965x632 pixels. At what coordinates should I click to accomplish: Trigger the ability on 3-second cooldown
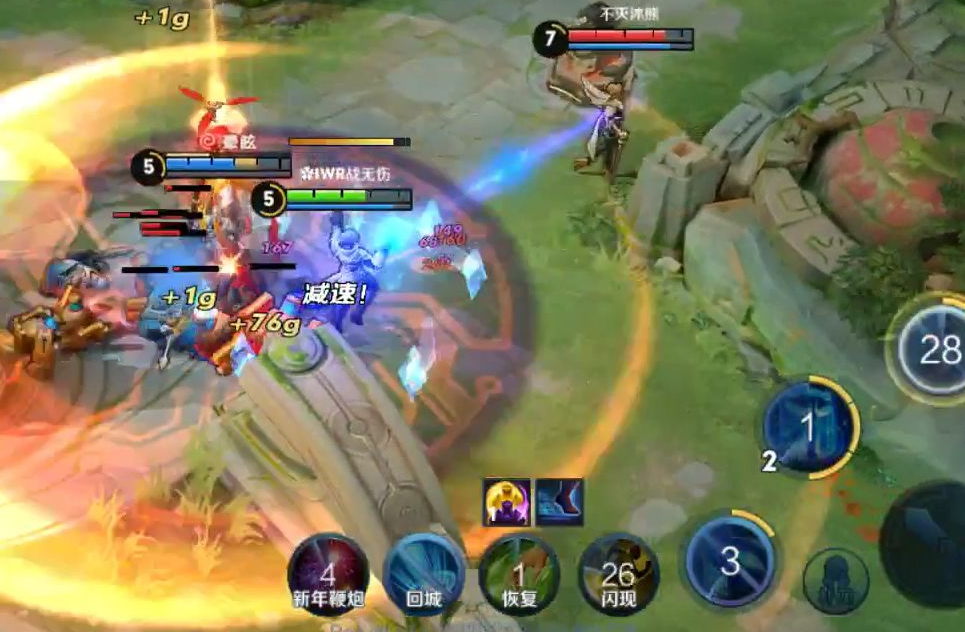pos(730,561)
